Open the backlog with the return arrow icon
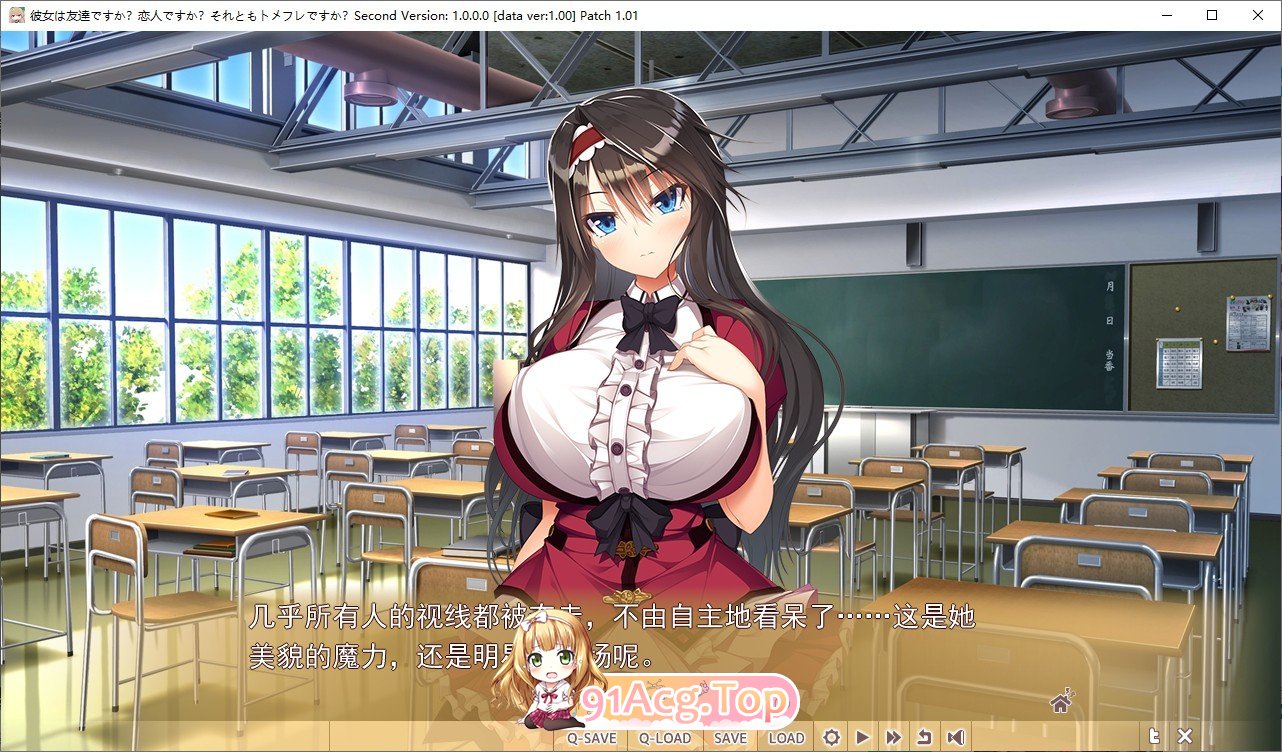Image resolution: width=1282 pixels, height=752 pixels. (x=927, y=736)
